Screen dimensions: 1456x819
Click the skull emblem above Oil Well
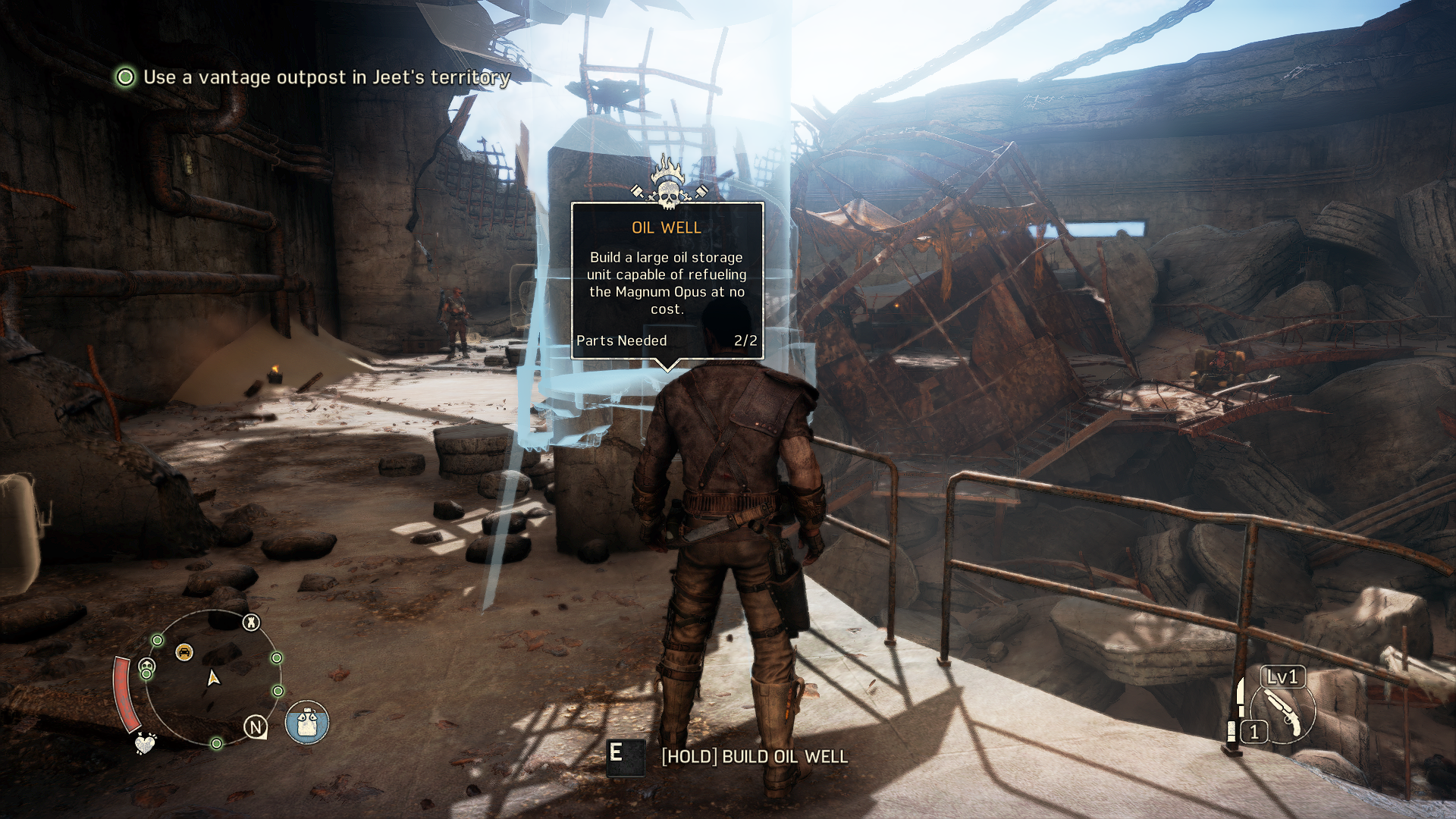(x=668, y=184)
